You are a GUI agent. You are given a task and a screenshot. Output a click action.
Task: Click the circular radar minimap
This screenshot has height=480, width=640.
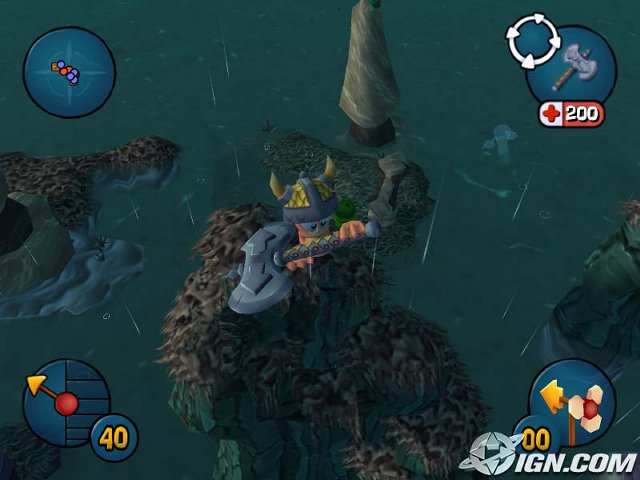[69, 72]
